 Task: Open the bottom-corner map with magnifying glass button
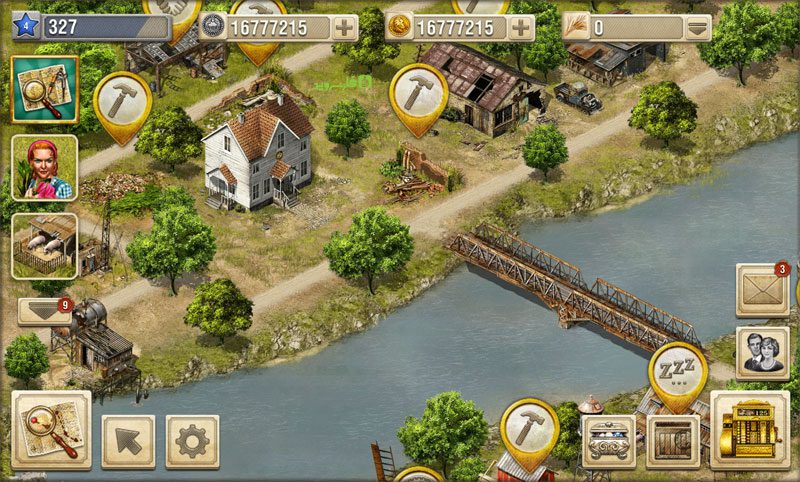click(51, 429)
